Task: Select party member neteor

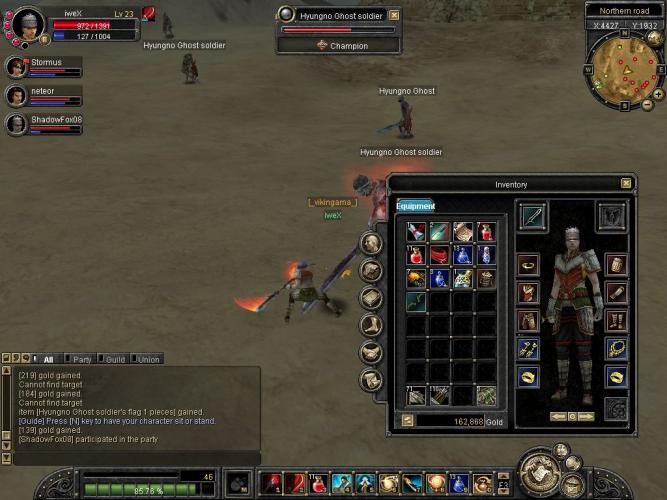Action: pos(17,96)
